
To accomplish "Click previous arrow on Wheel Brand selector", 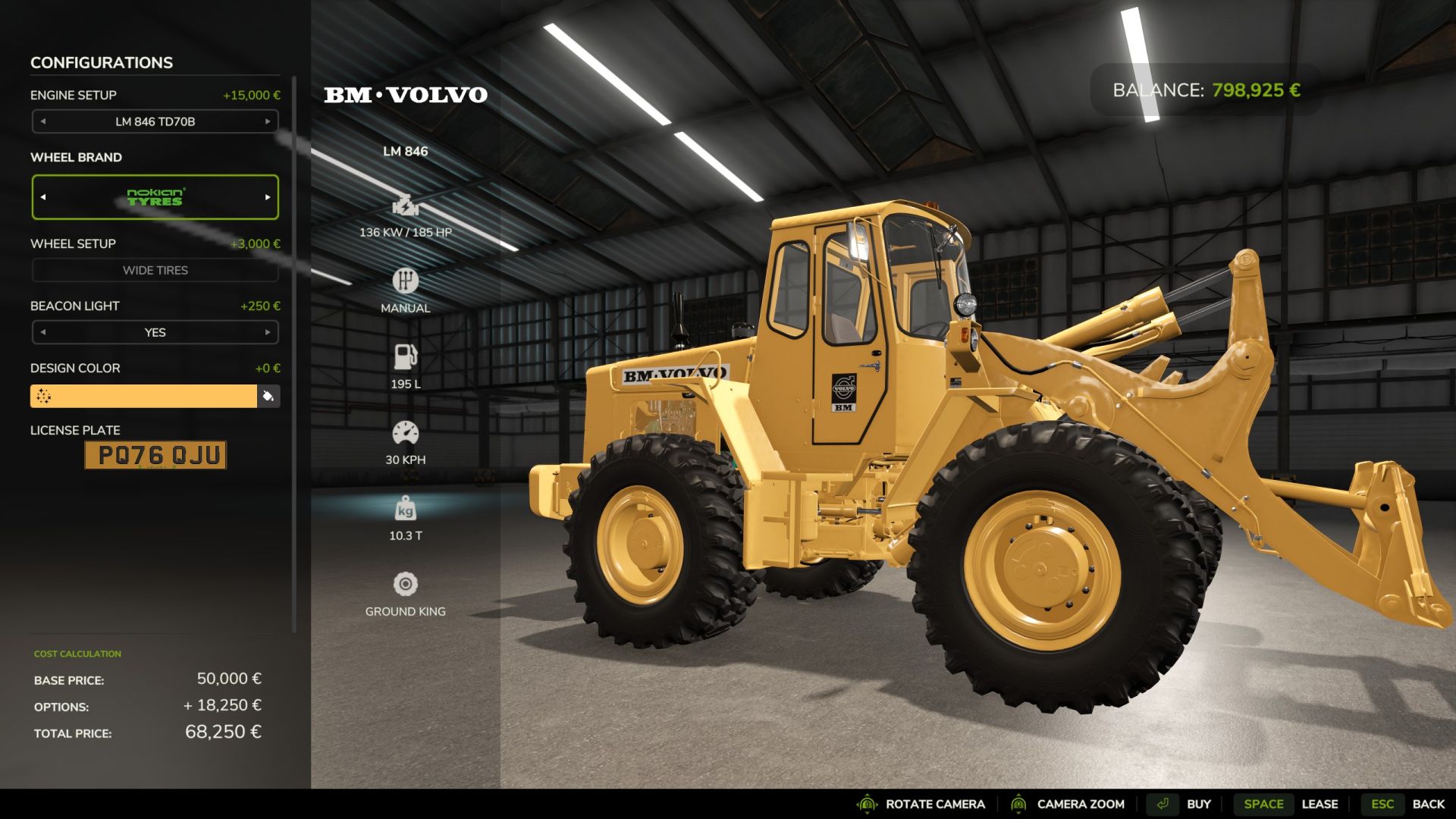I will click(43, 196).
